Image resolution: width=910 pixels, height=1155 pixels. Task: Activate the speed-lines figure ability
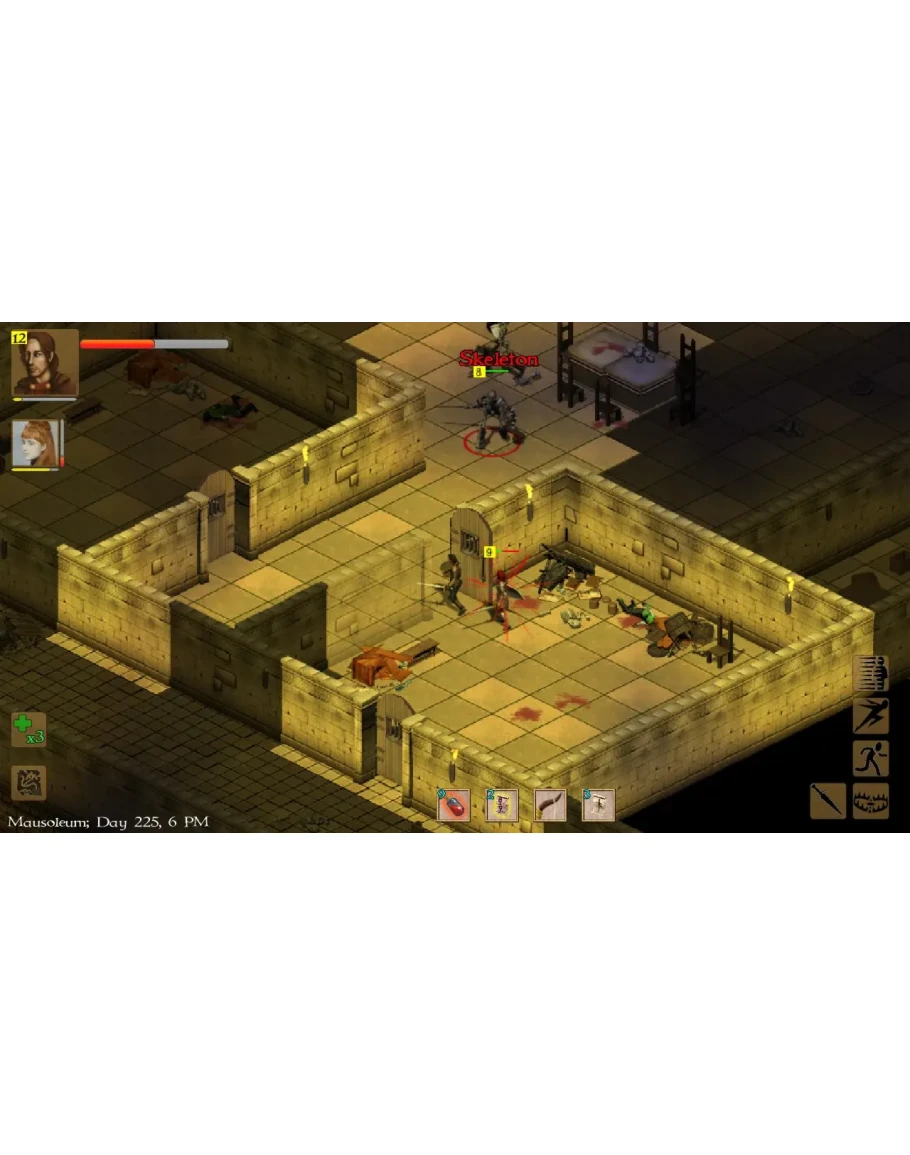coord(871,674)
